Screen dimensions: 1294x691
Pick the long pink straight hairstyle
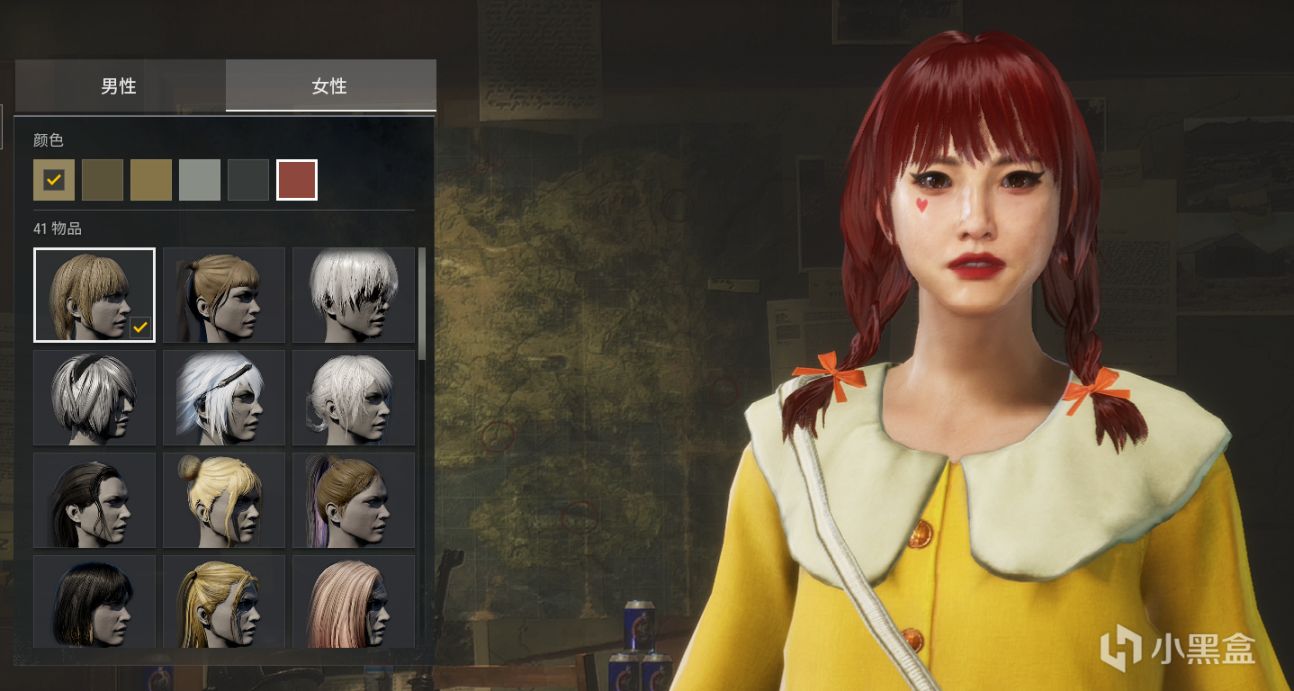353,601
